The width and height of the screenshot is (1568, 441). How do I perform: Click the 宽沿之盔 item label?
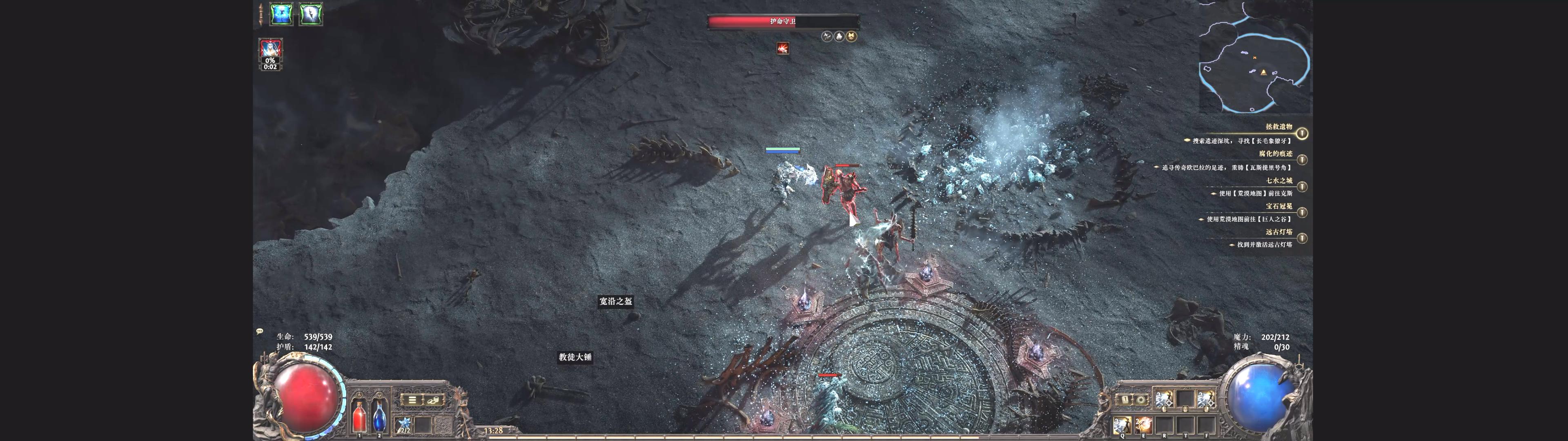coord(615,301)
